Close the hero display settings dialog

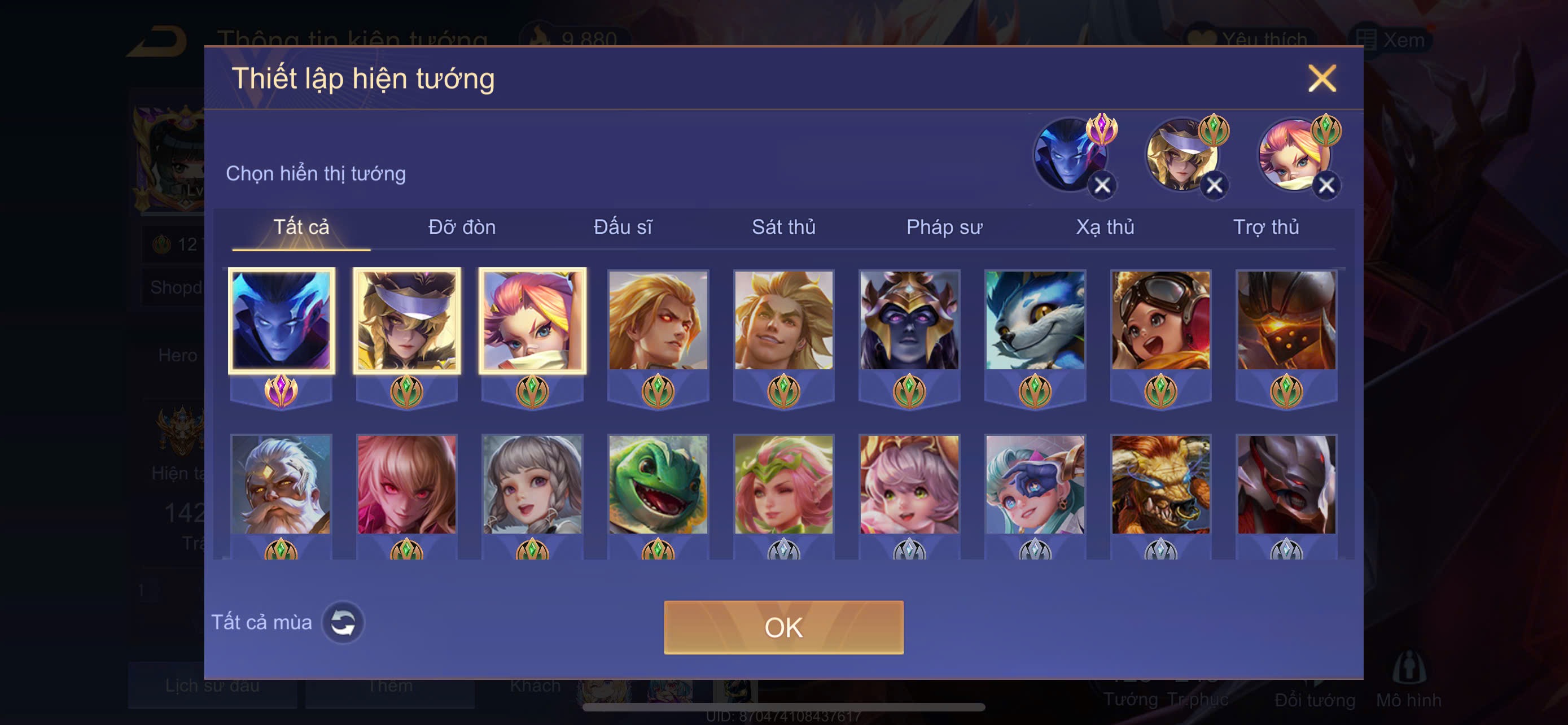[x=1321, y=78]
